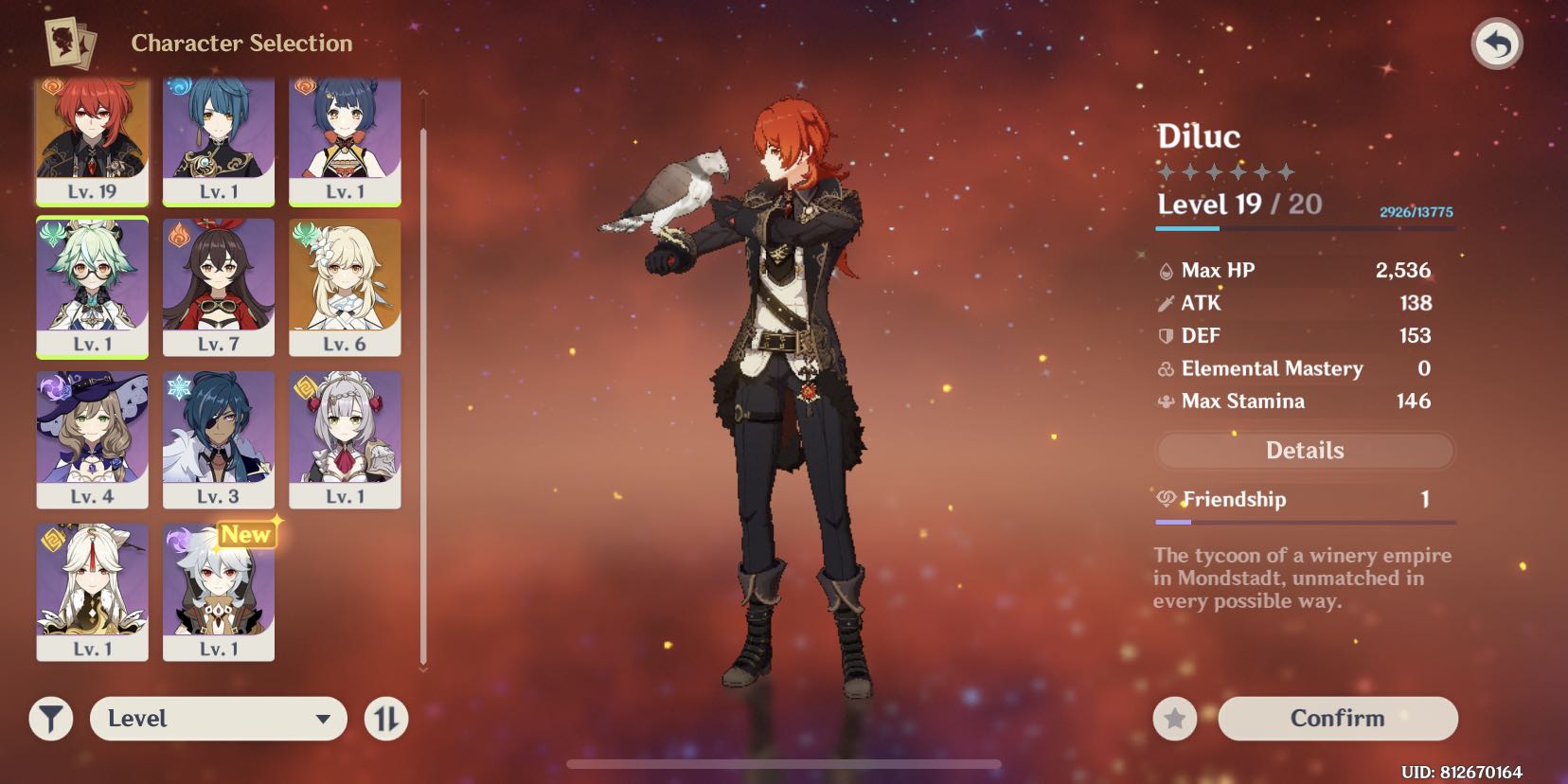
Task: Open the character filter funnel
Action: pos(51,719)
